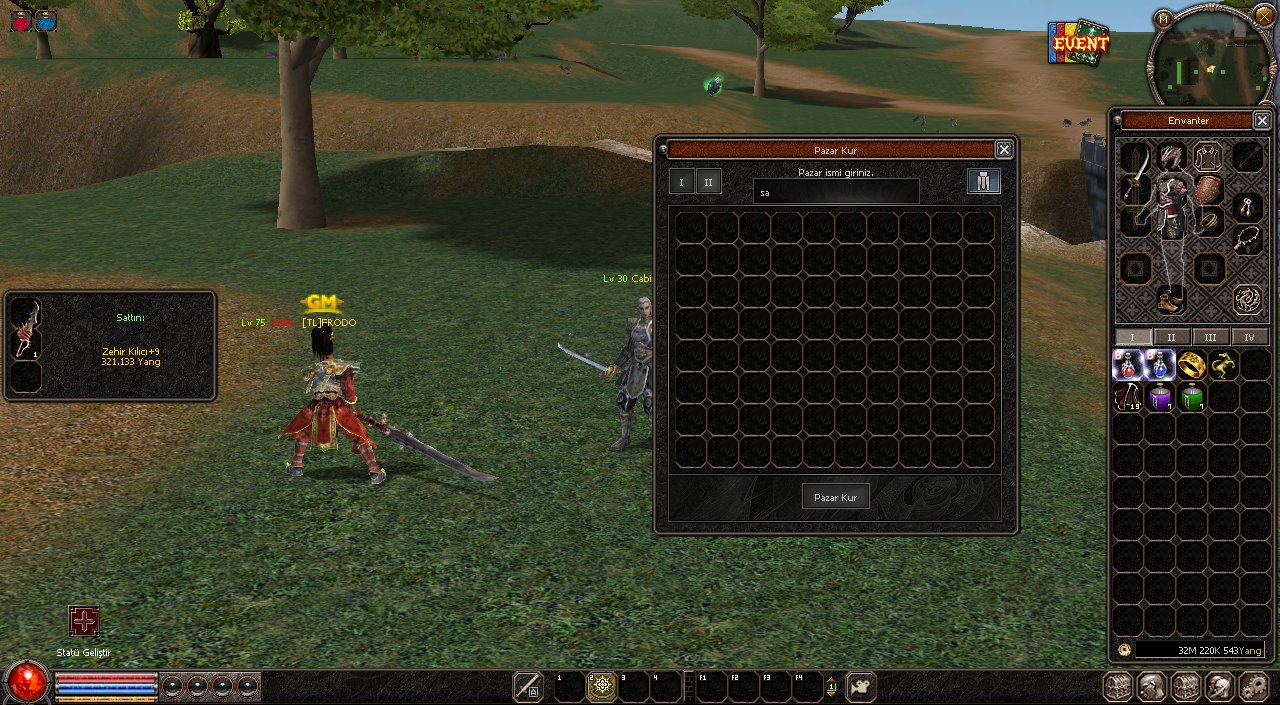Image resolution: width=1280 pixels, height=705 pixels.
Task: Toggle the camera view button
Action: click(x=860, y=687)
